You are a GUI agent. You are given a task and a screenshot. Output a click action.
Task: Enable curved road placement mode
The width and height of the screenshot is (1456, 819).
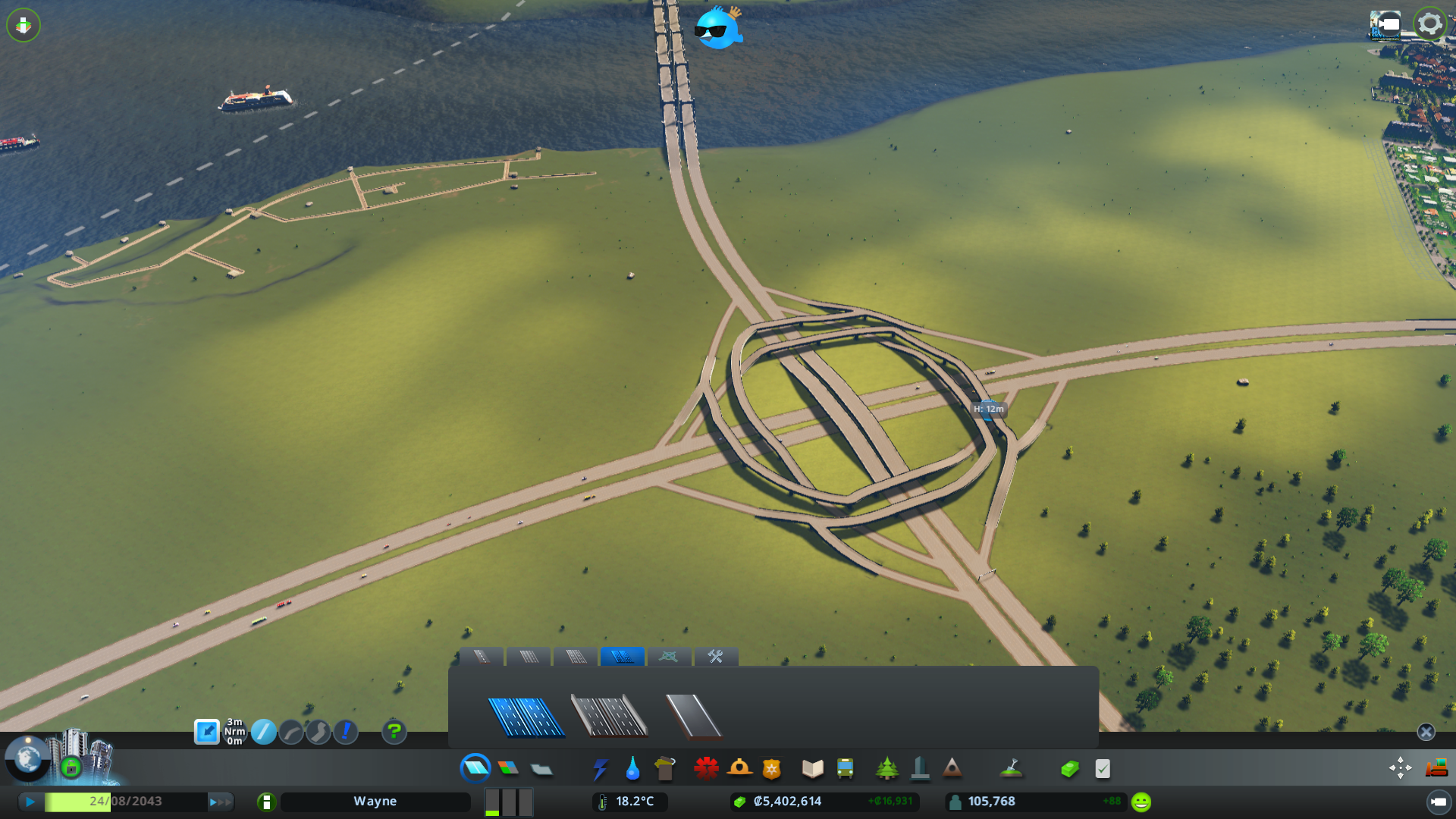click(x=291, y=733)
